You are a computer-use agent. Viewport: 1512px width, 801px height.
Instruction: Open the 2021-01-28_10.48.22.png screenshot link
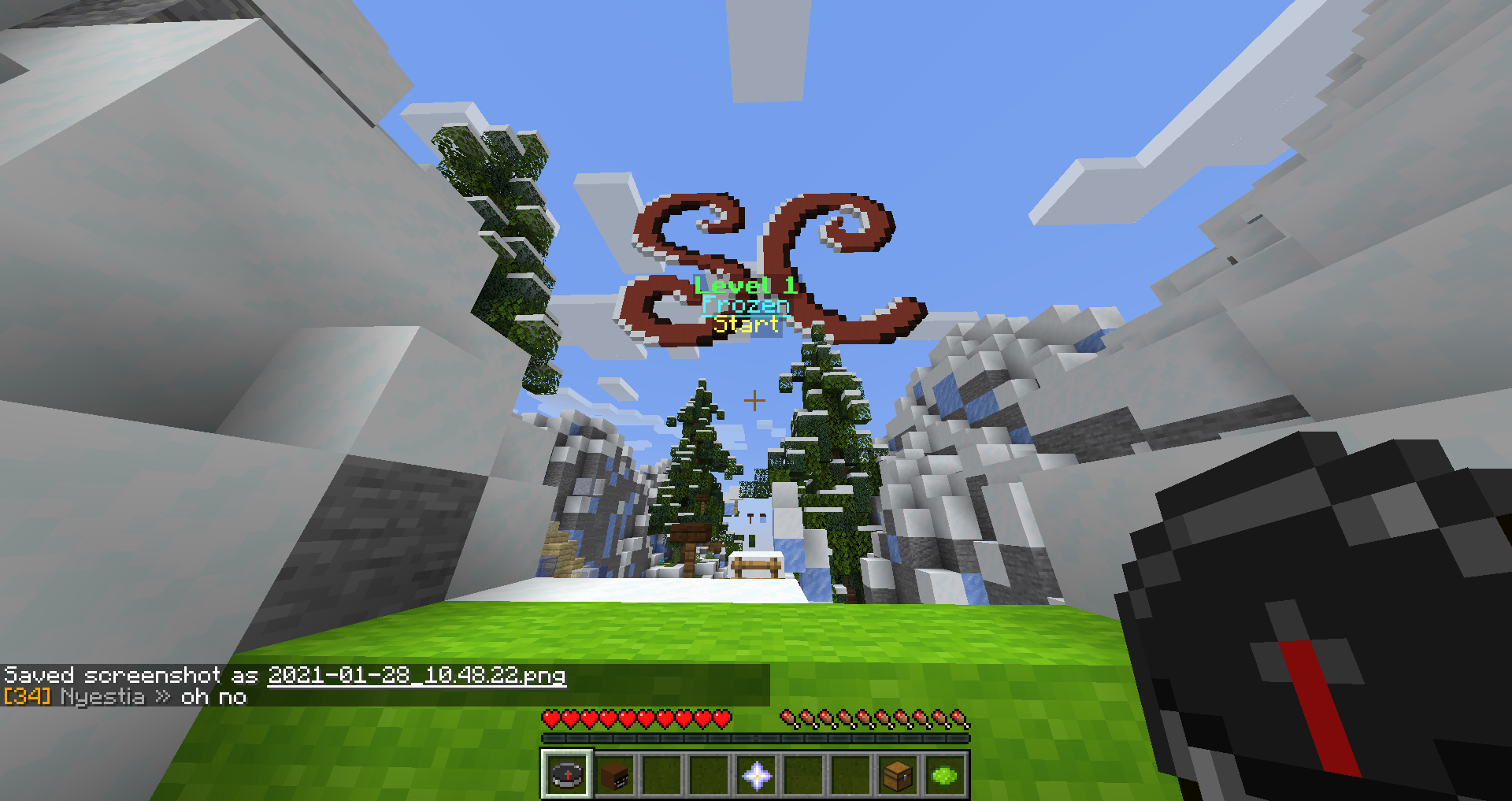pos(417,675)
